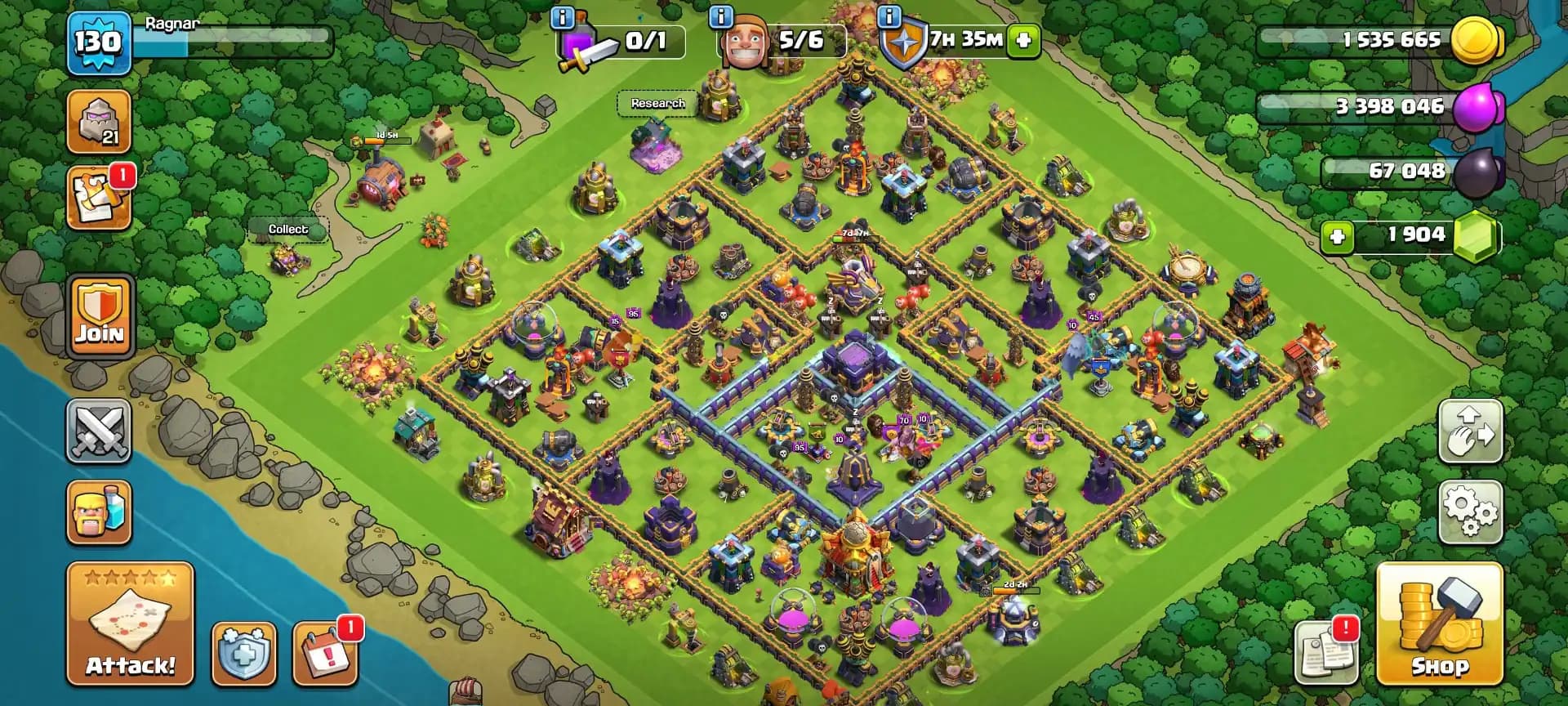Click the Collect label on the left
This screenshot has width=1568, height=706.
coord(289,230)
